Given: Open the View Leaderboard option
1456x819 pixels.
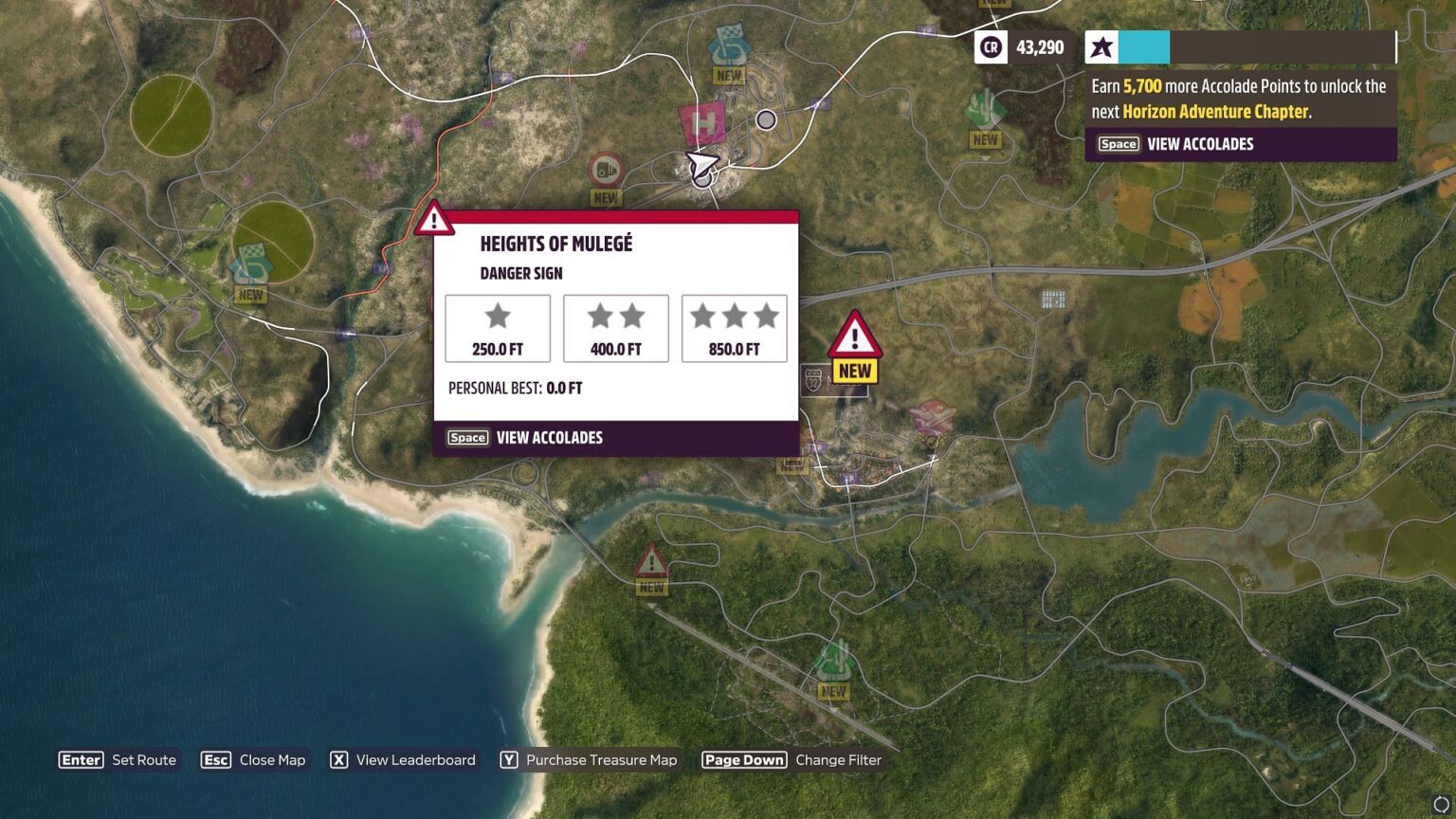Looking at the screenshot, I should click(x=415, y=760).
